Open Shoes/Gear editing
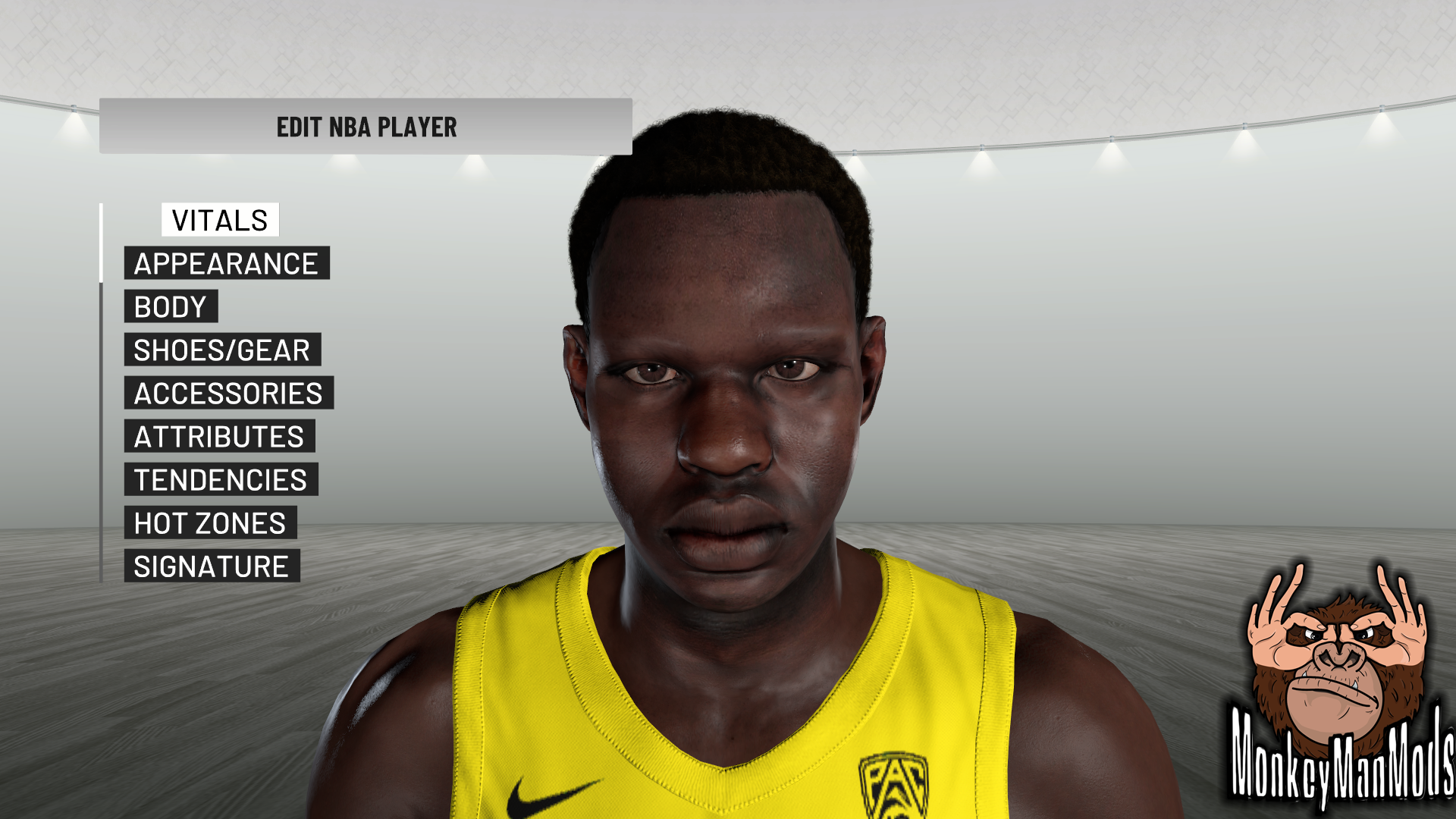The height and width of the screenshot is (819, 1456). [x=222, y=350]
